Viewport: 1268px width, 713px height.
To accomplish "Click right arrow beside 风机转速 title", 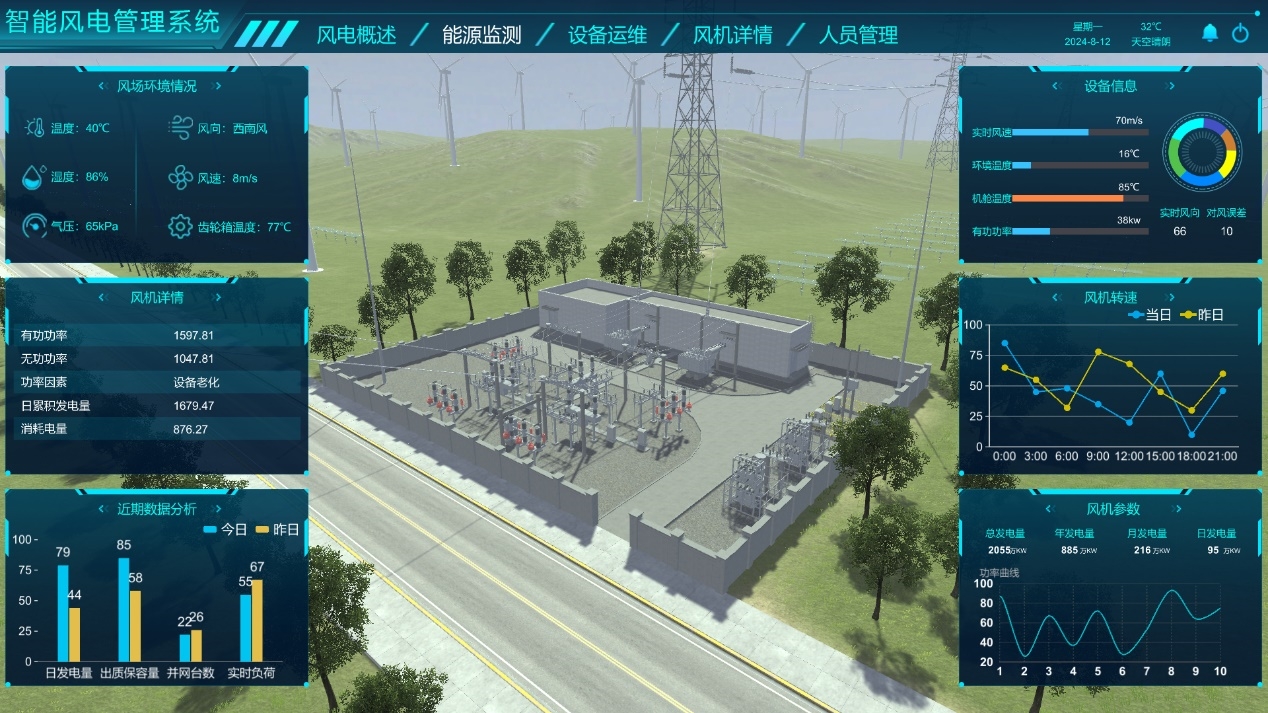I will point(1172,297).
